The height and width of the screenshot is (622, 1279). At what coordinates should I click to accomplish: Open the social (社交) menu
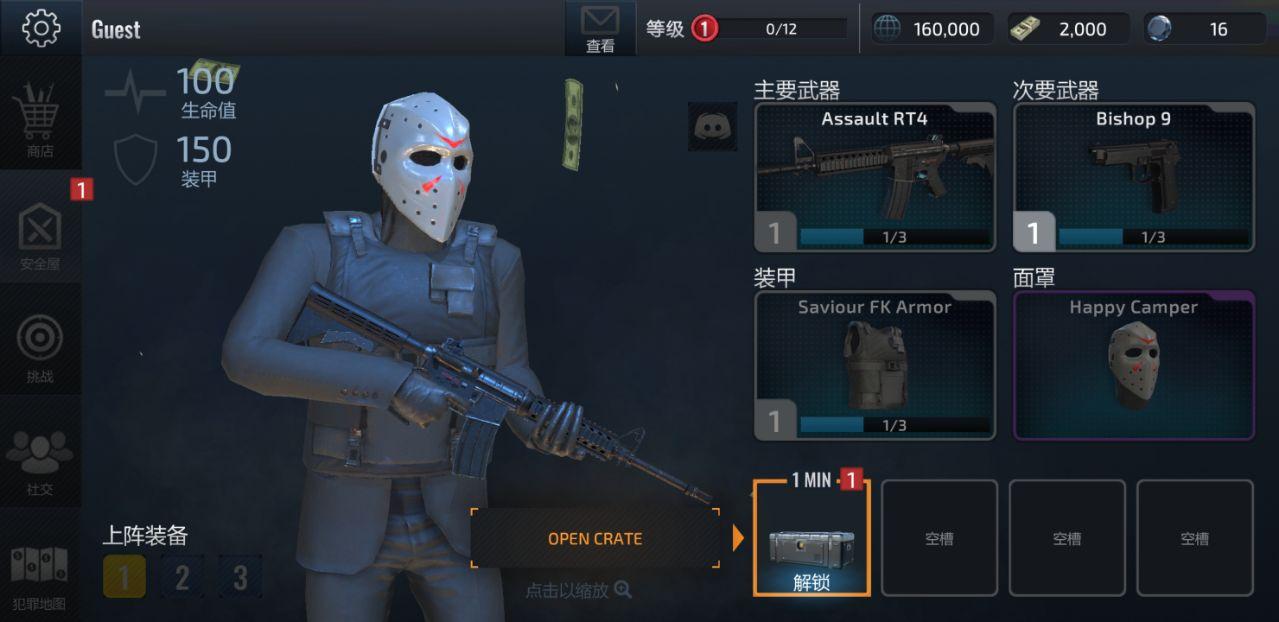tap(40, 461)
